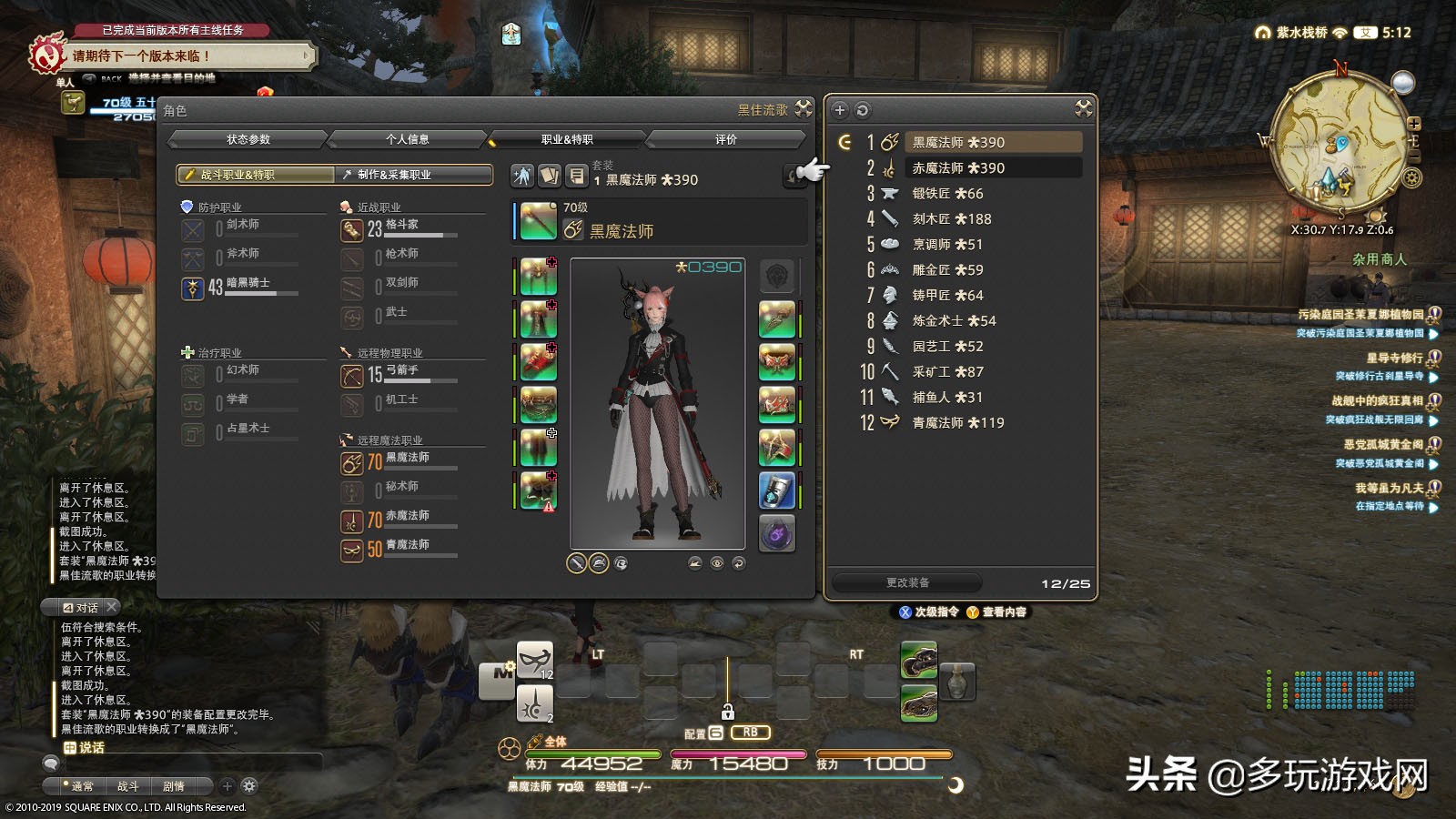Select the 战斗职业&特职 sub-tab

pyautogui.click(x=256, y=175)
